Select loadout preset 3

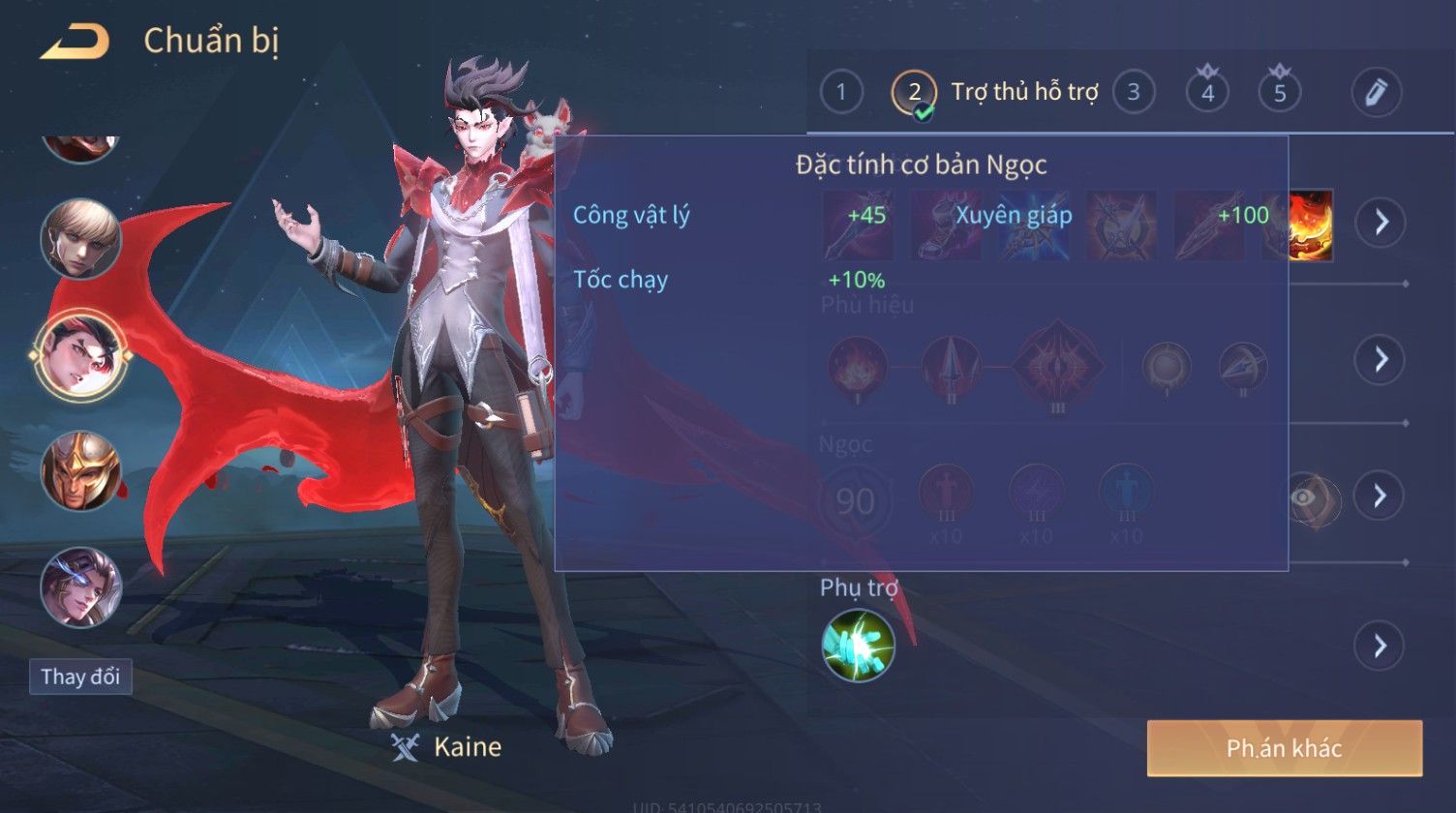[1133, 92]
